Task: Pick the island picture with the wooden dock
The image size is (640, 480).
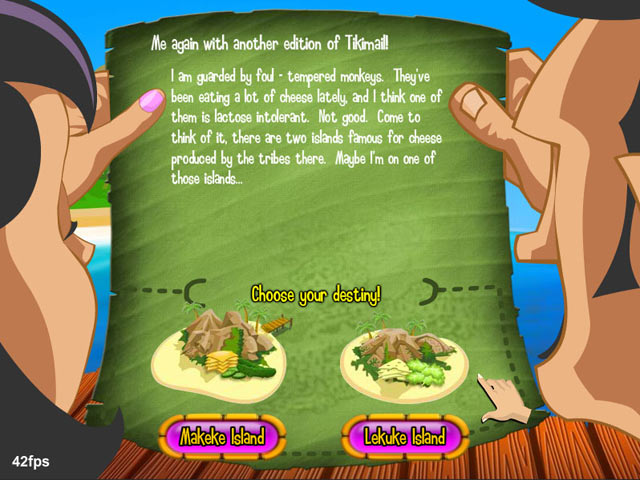Action: 222,350
